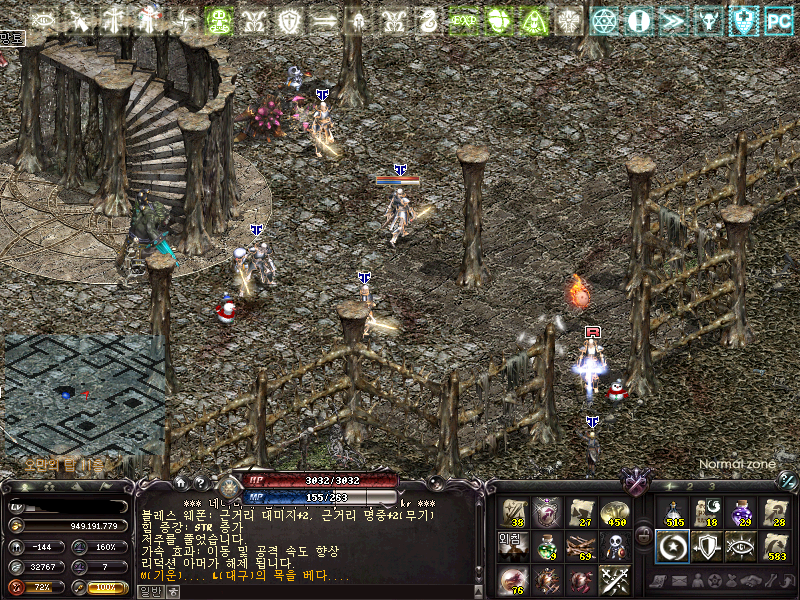The image size is (800, 600).
Task: Drink the green potion with 9 left
Action: [547, 546]
